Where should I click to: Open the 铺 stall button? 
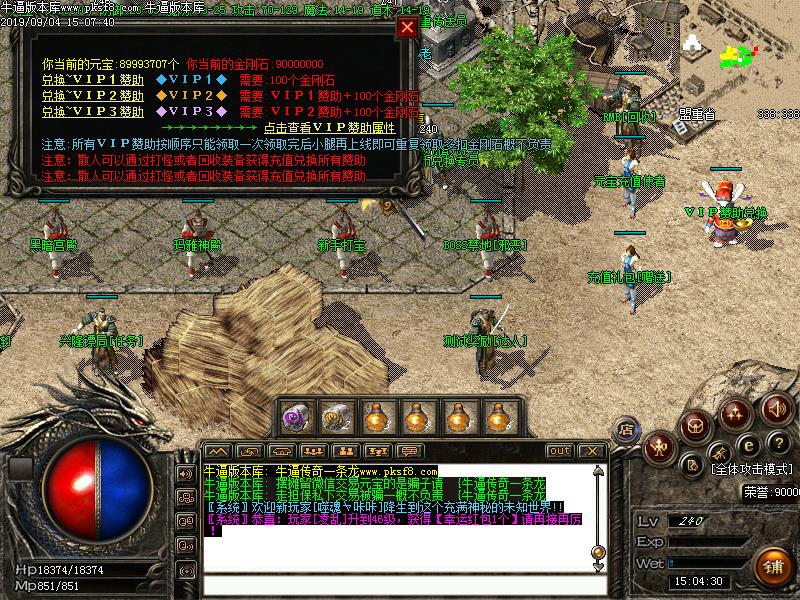[x=772, y=565]
